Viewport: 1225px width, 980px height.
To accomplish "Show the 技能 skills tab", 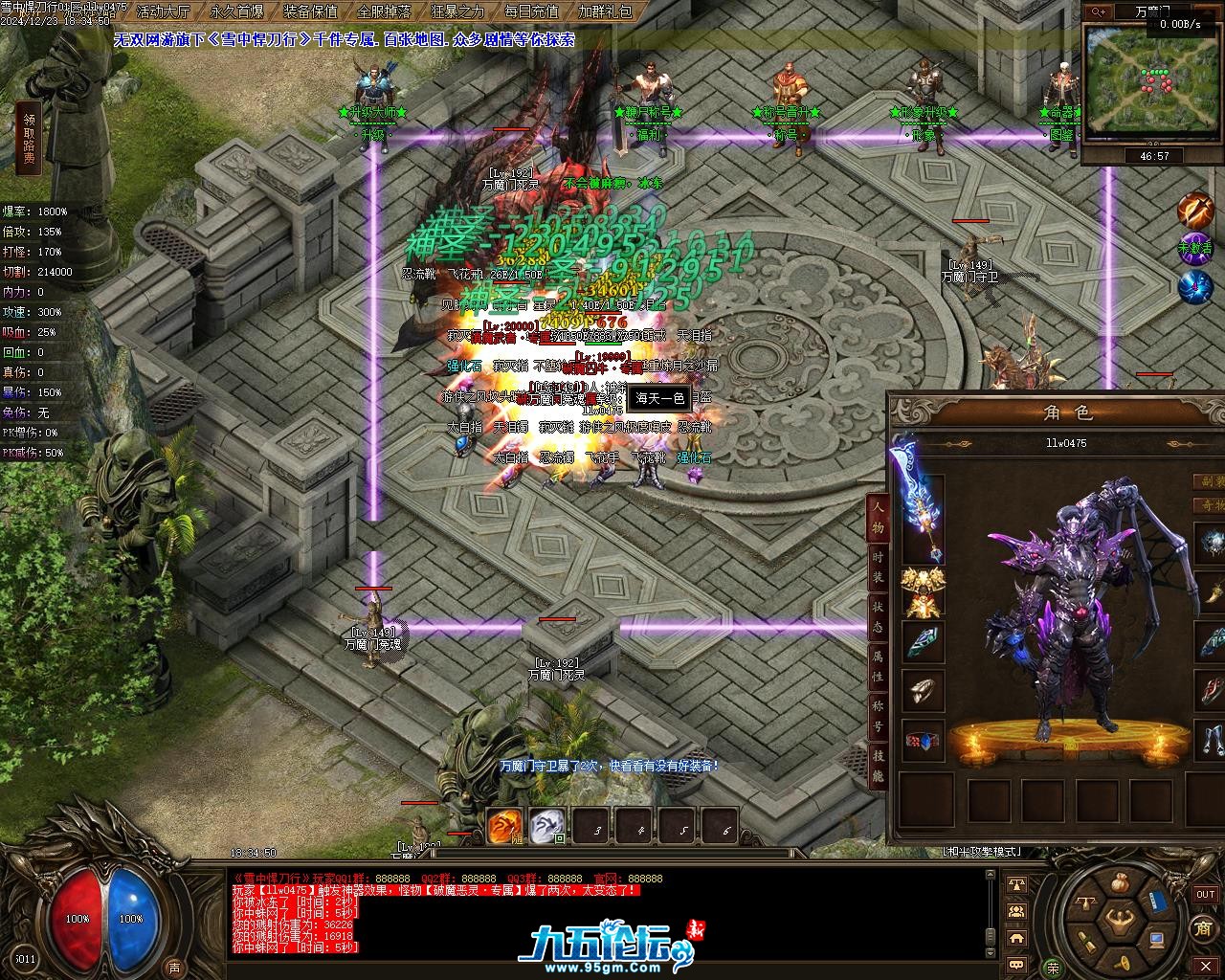I will click(878, 768).
